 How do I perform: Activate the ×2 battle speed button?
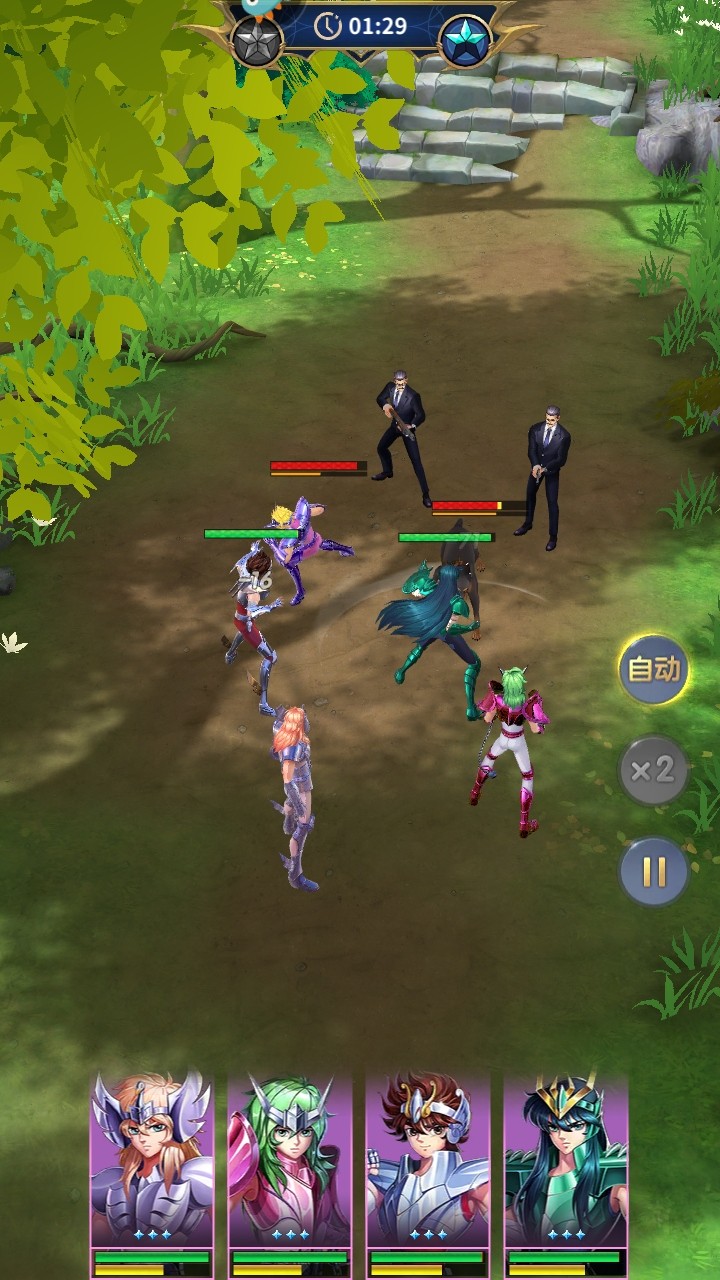pyautogui.click(x=653, y=770)
